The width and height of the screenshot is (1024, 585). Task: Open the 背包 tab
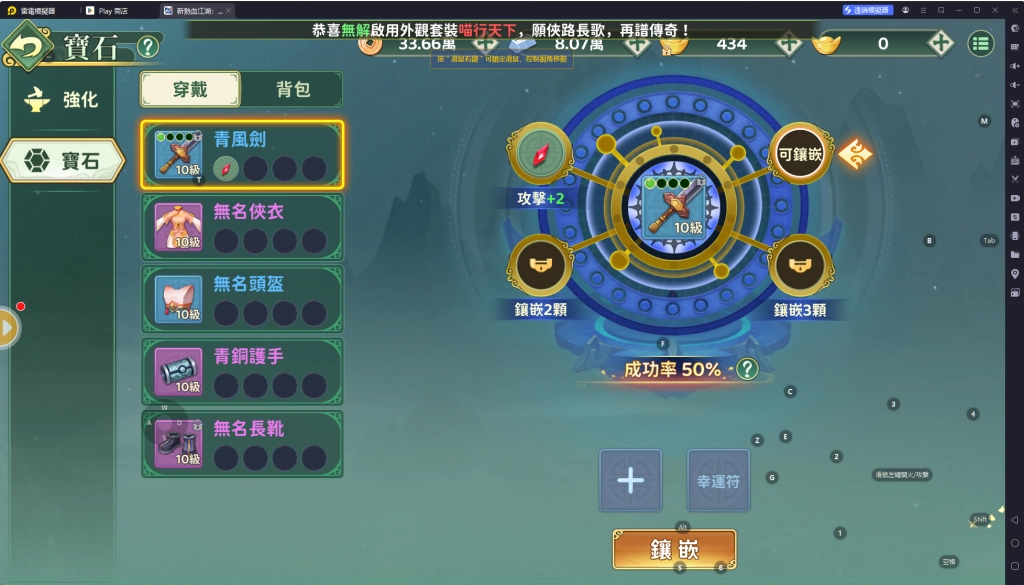(292, 89)
